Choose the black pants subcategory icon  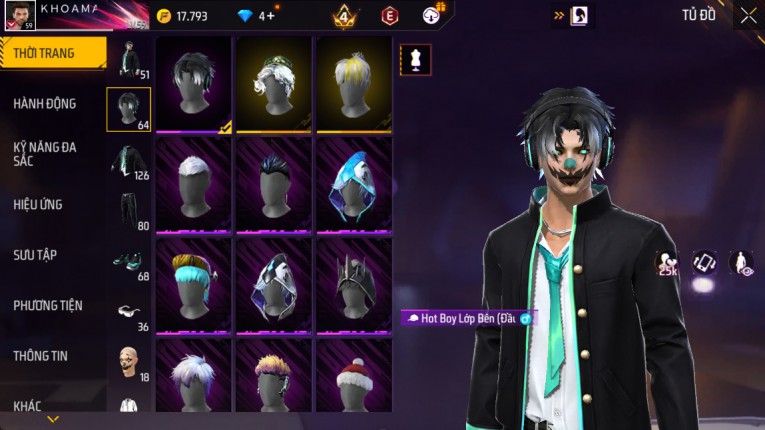[x=129, y=210]
